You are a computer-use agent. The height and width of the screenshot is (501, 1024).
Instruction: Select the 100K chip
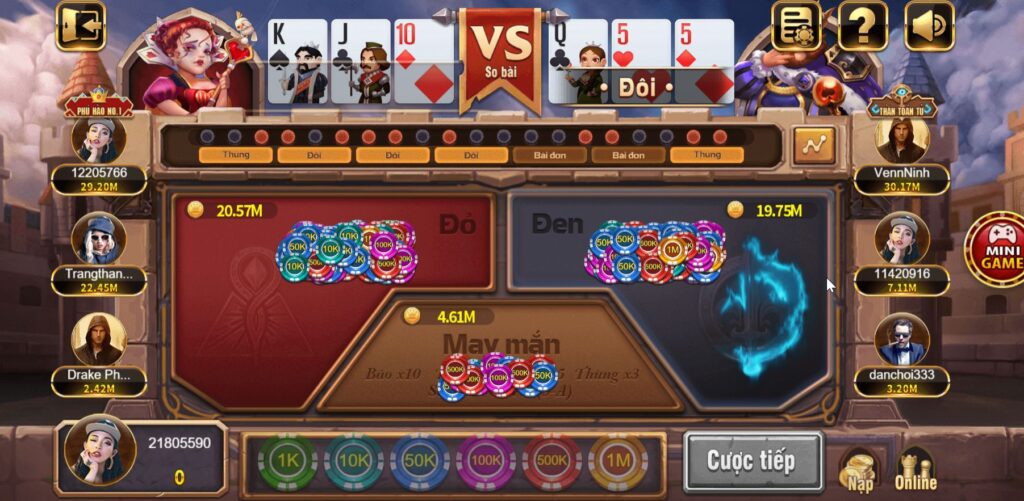486,461
